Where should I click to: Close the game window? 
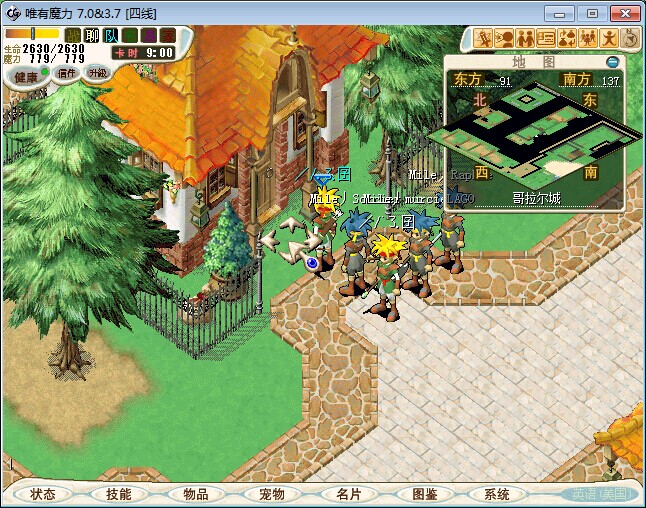622,13
